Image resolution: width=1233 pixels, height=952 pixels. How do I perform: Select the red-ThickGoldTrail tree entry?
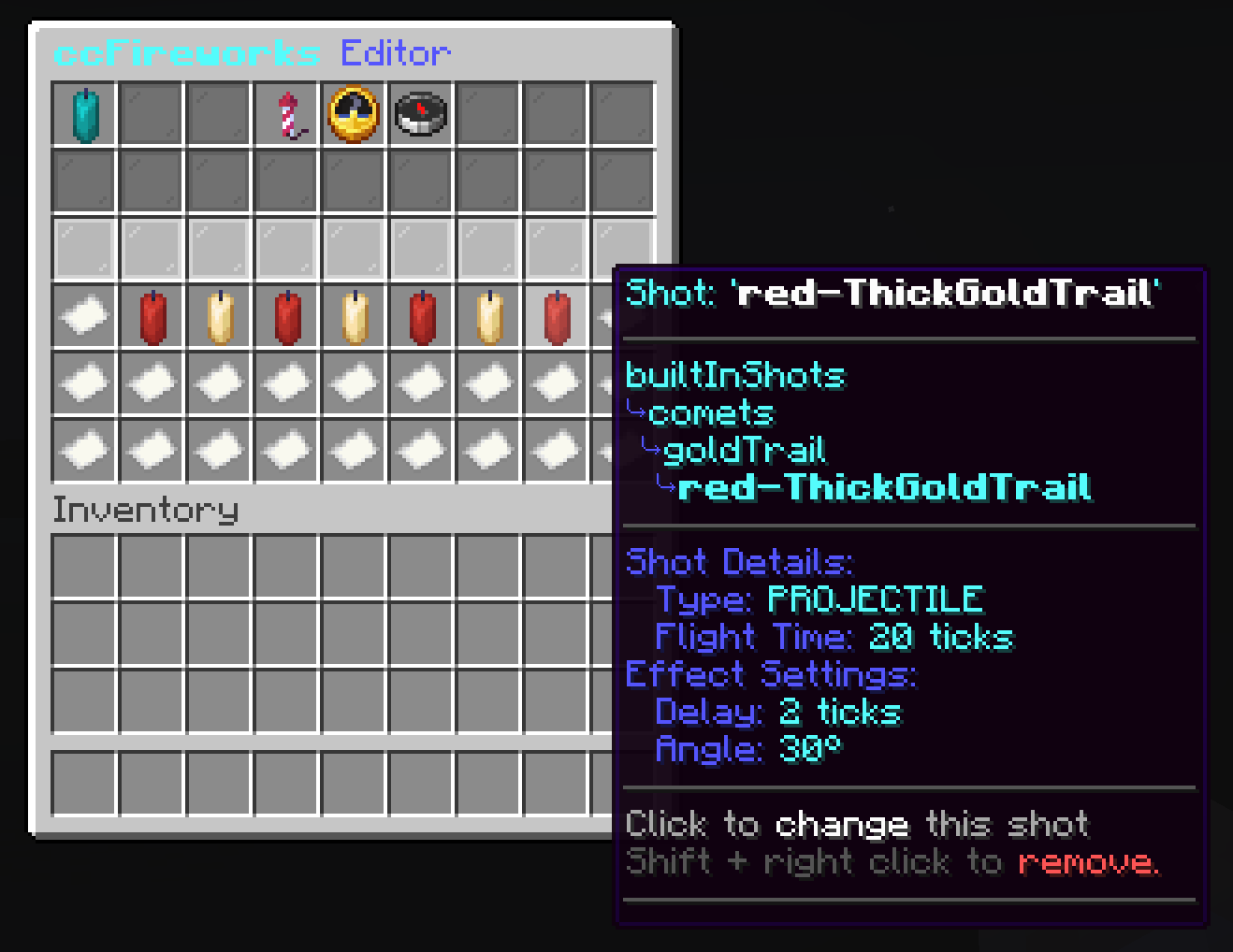point(884,487)
